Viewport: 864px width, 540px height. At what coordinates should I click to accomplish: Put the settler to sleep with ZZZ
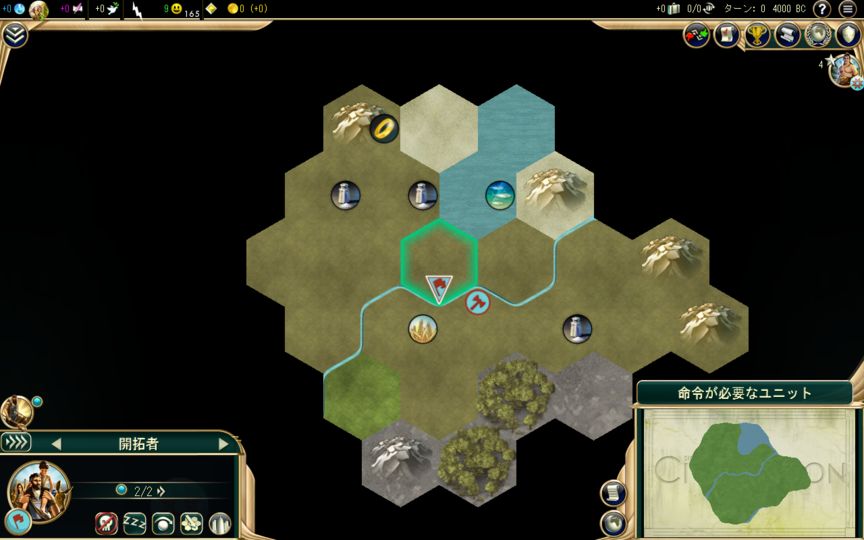click(x=134, y=522)
